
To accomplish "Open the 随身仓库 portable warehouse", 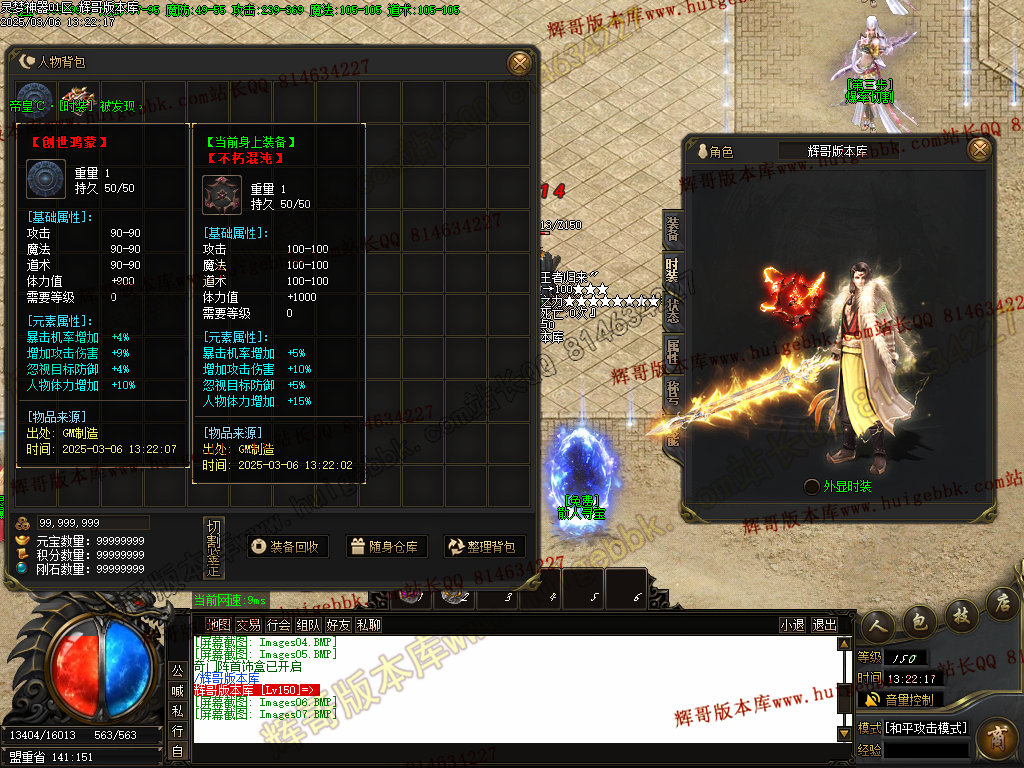I will [x=387, y=547].
